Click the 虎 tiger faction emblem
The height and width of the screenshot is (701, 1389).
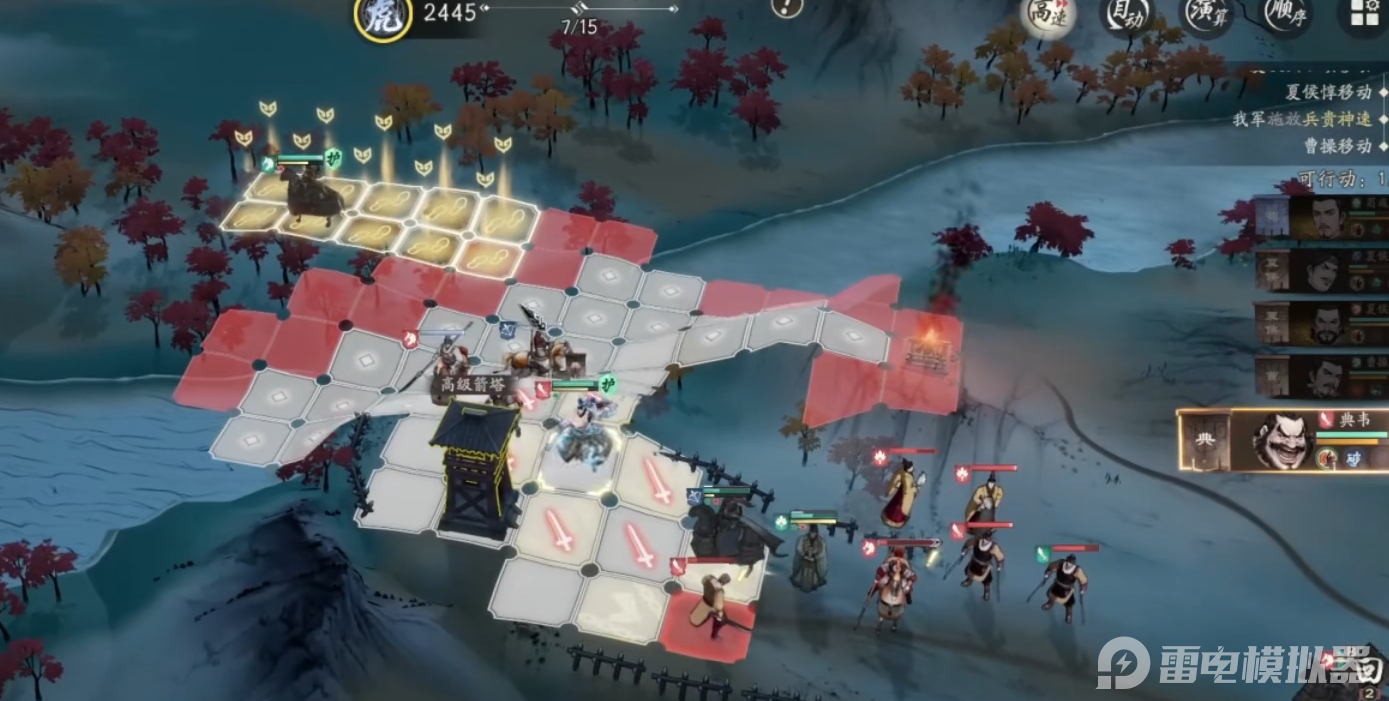383,18
